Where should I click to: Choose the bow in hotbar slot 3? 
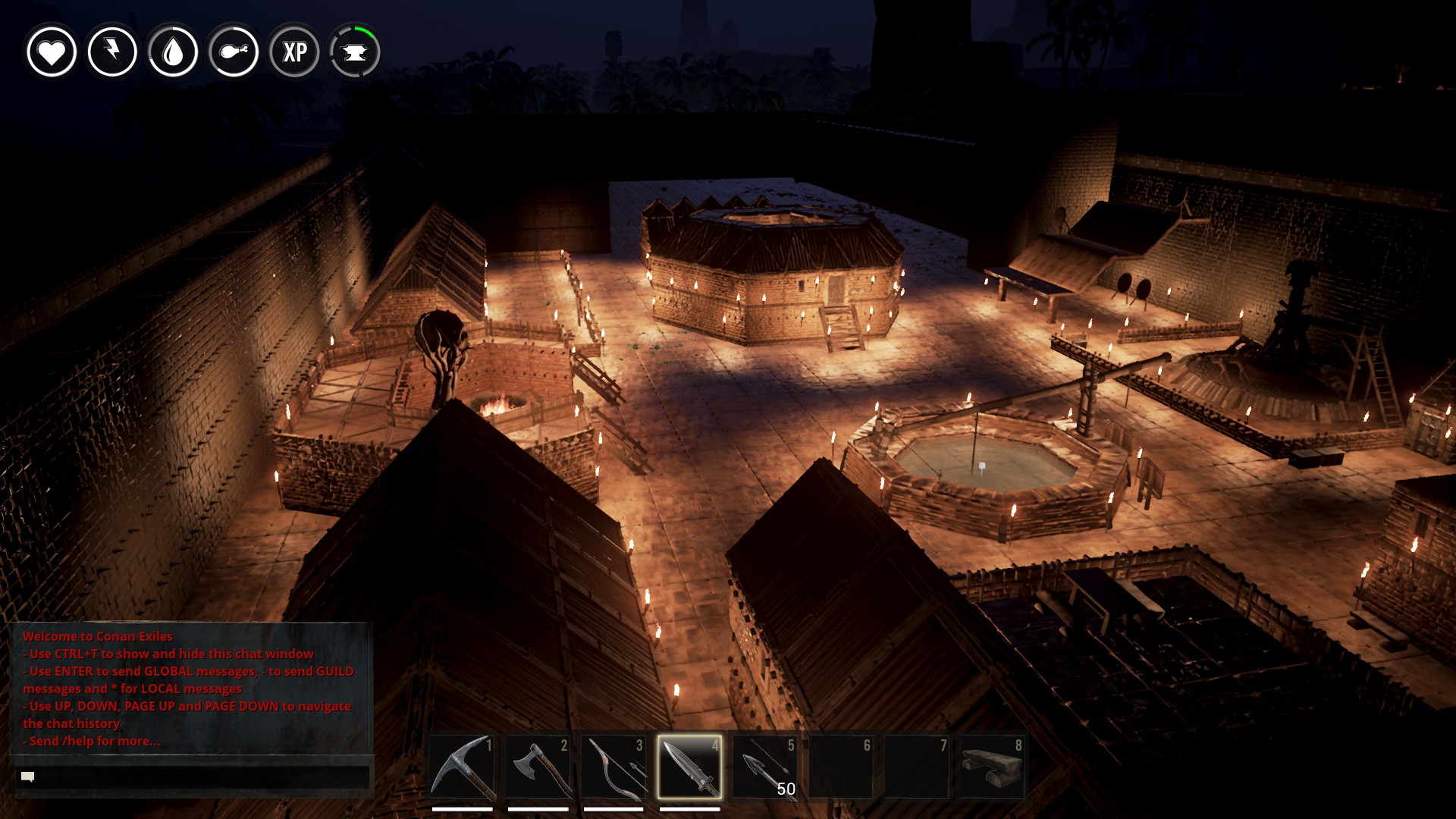(613, 767)
